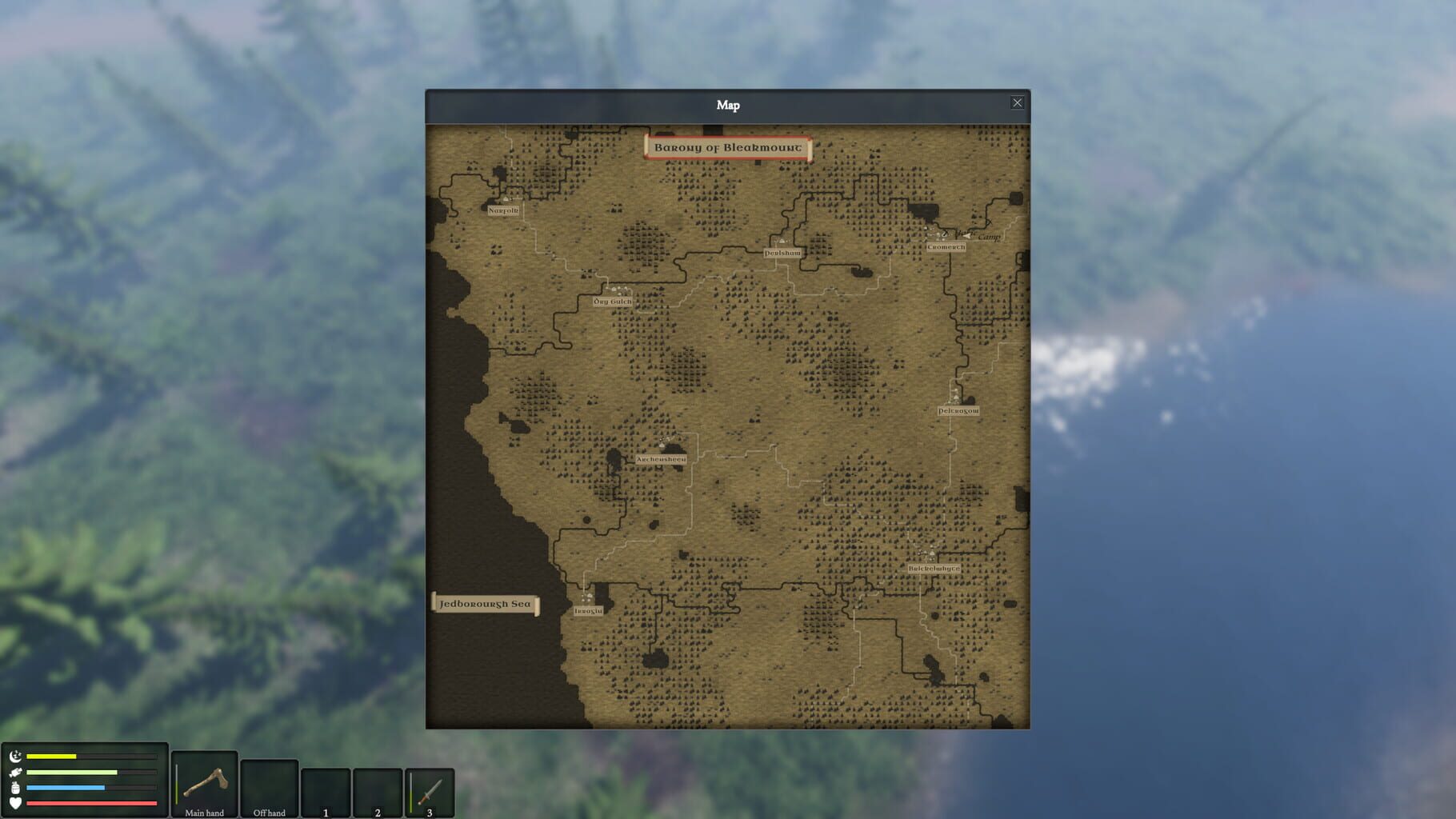Click the Belckelwhyce town name label
1456x819 pixels.
point(933,568)
